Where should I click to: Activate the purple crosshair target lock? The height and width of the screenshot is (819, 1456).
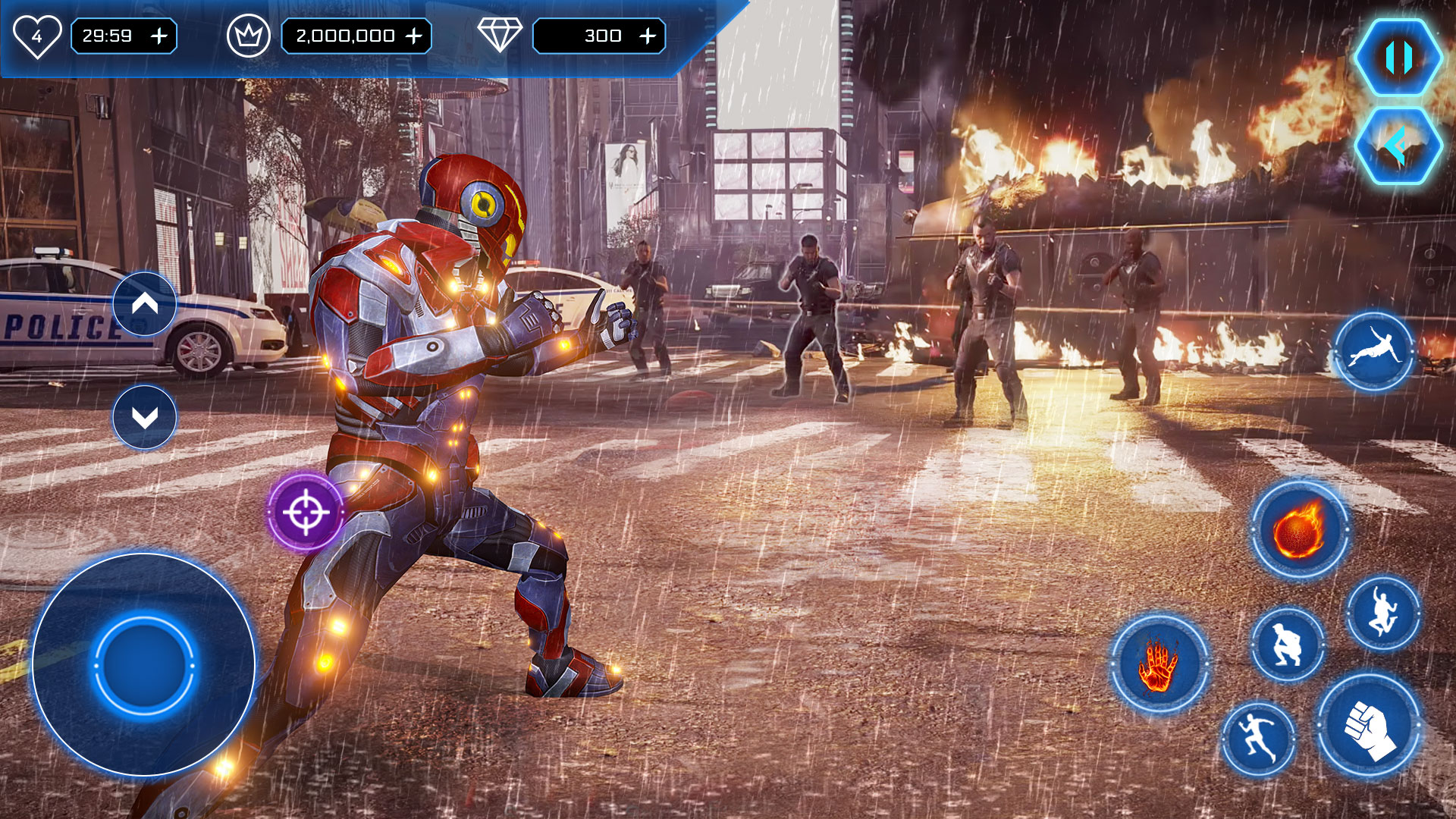click(306, 513)
